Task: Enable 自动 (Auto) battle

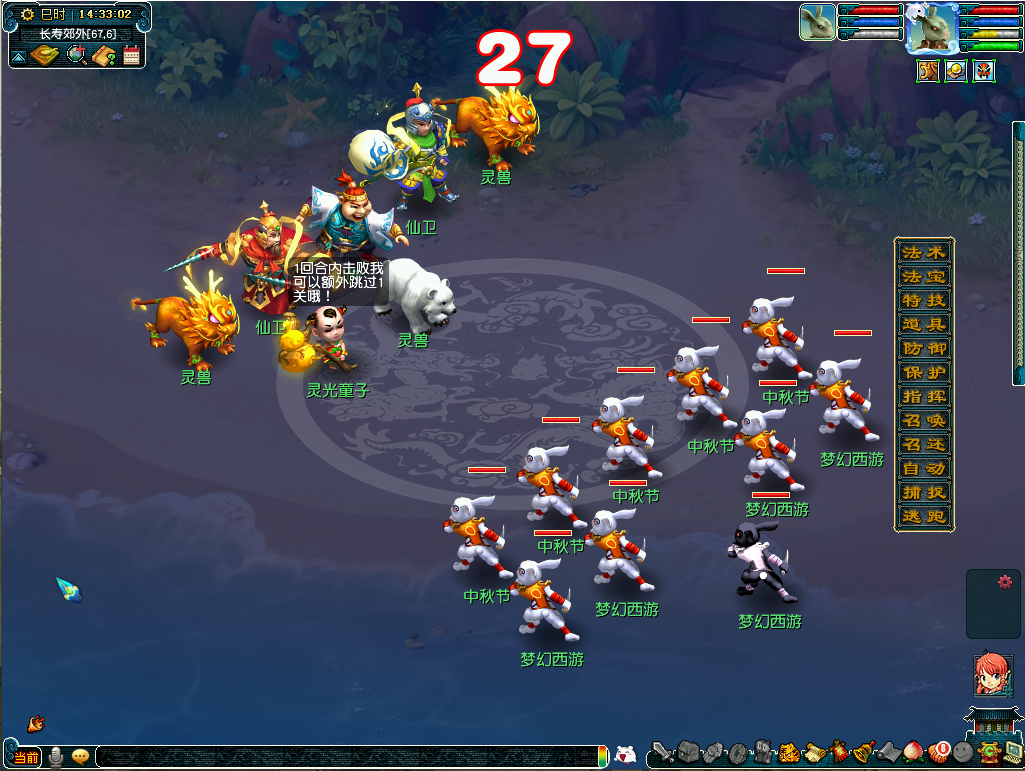Action: (x=923, y=468)
